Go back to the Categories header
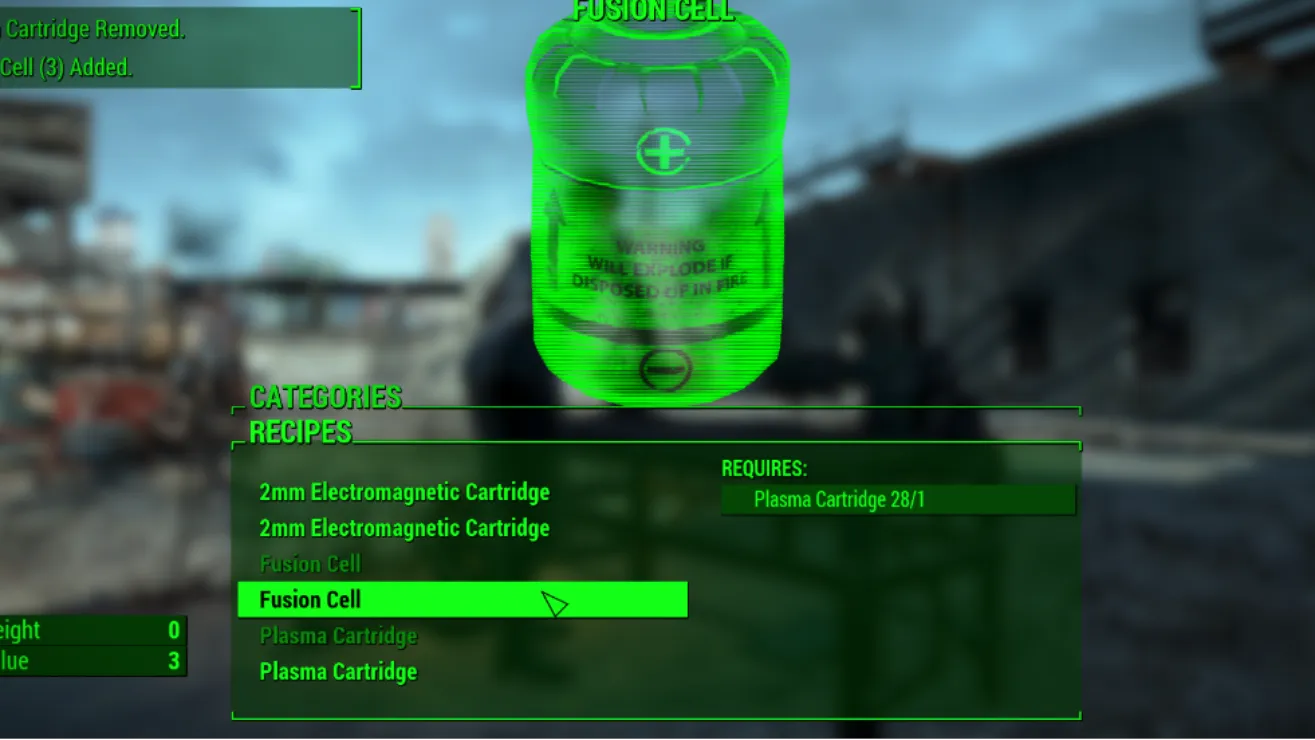Viewport: 1315px width, 740px height. click(325, 397)
